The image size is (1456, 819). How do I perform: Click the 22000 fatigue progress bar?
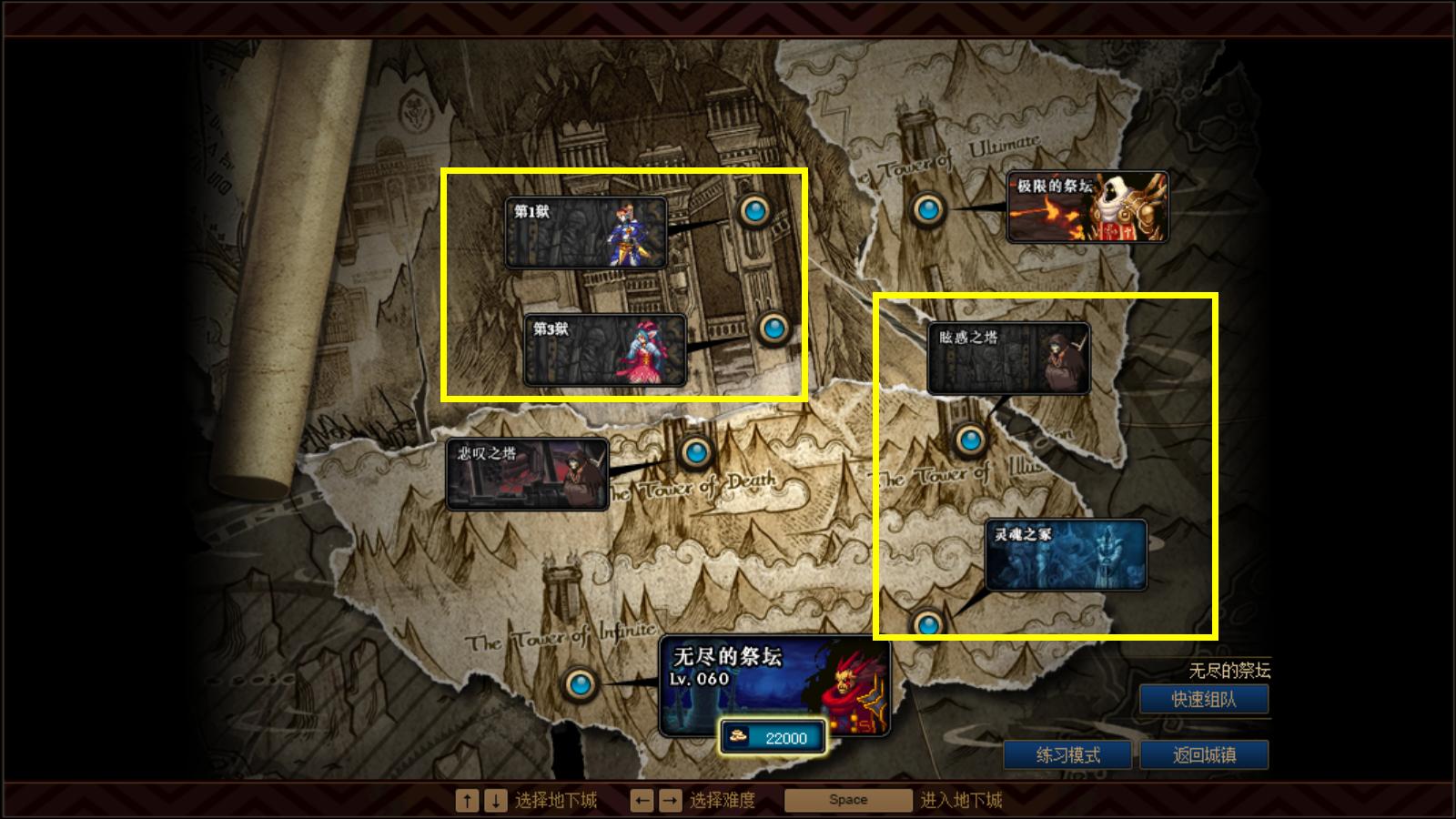(778, 739)
